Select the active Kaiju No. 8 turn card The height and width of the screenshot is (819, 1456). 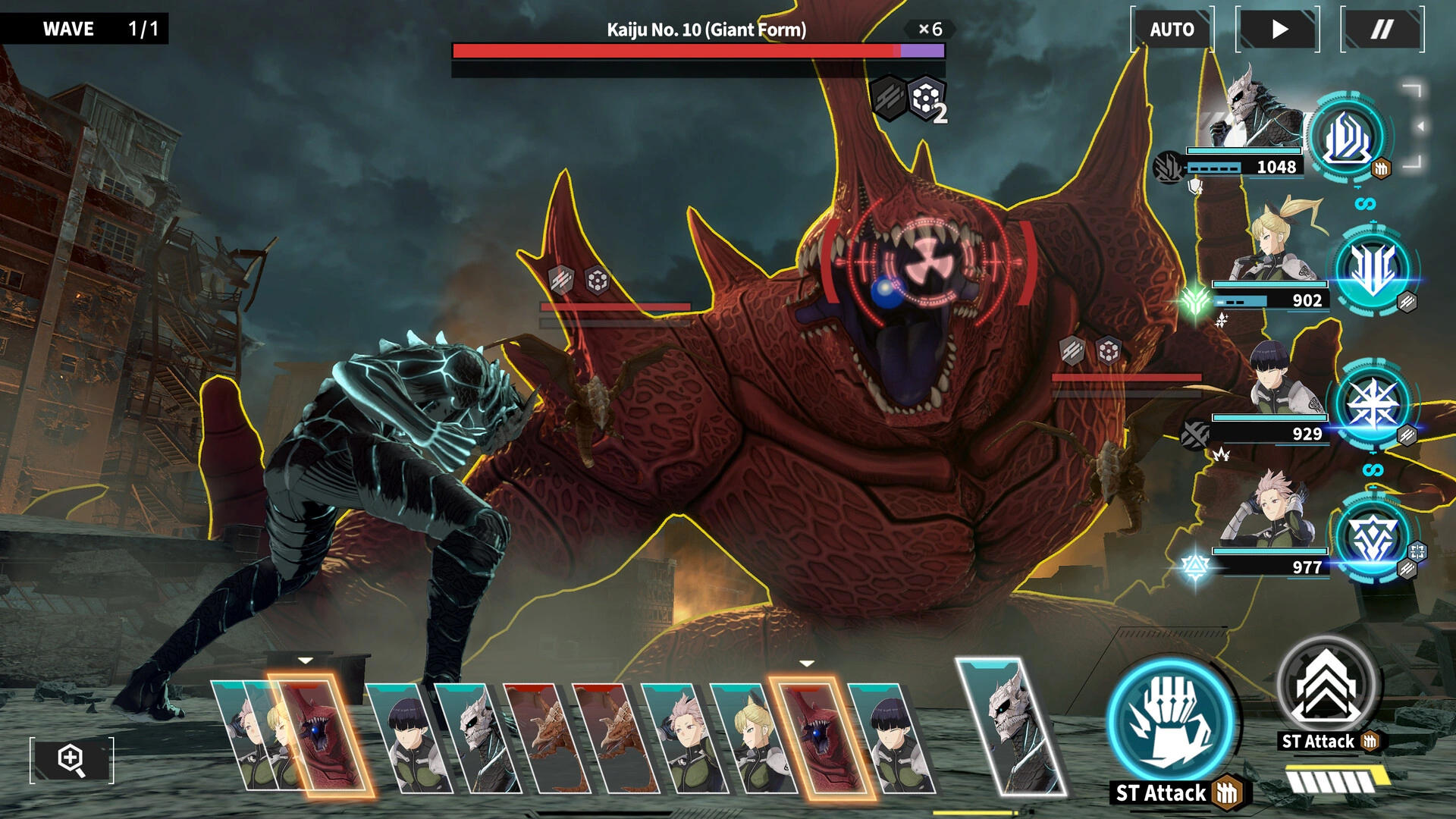click(x=1012, y=728)
